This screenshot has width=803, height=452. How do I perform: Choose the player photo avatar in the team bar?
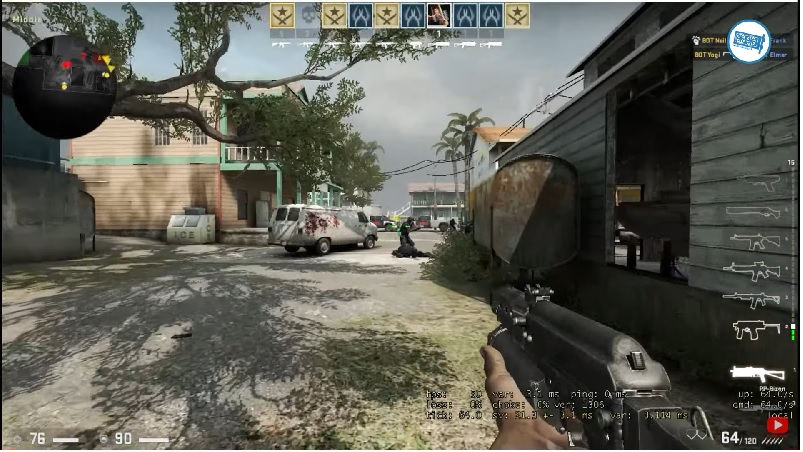click(437, 15)
